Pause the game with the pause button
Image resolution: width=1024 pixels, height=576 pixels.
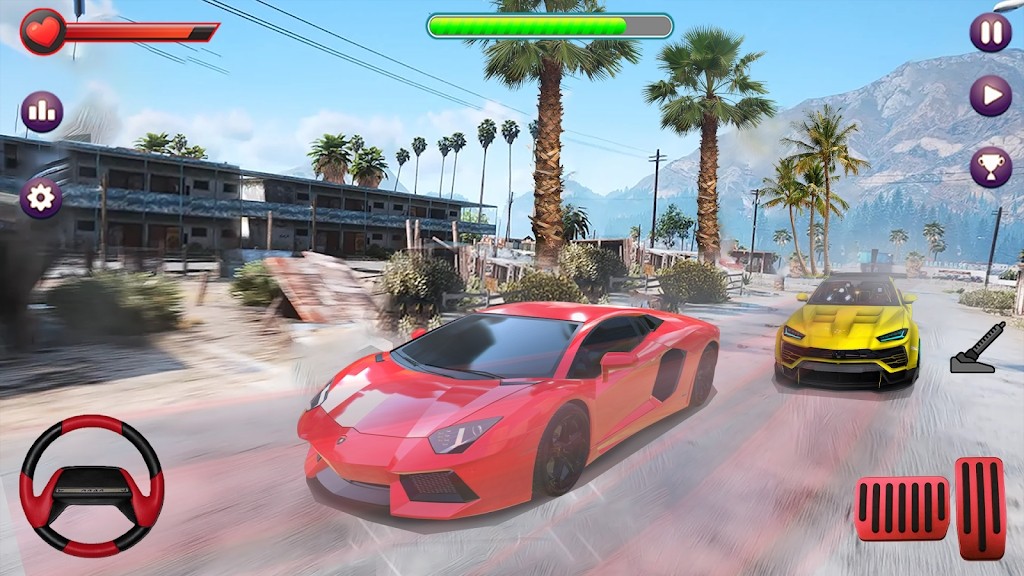point(990,33)
